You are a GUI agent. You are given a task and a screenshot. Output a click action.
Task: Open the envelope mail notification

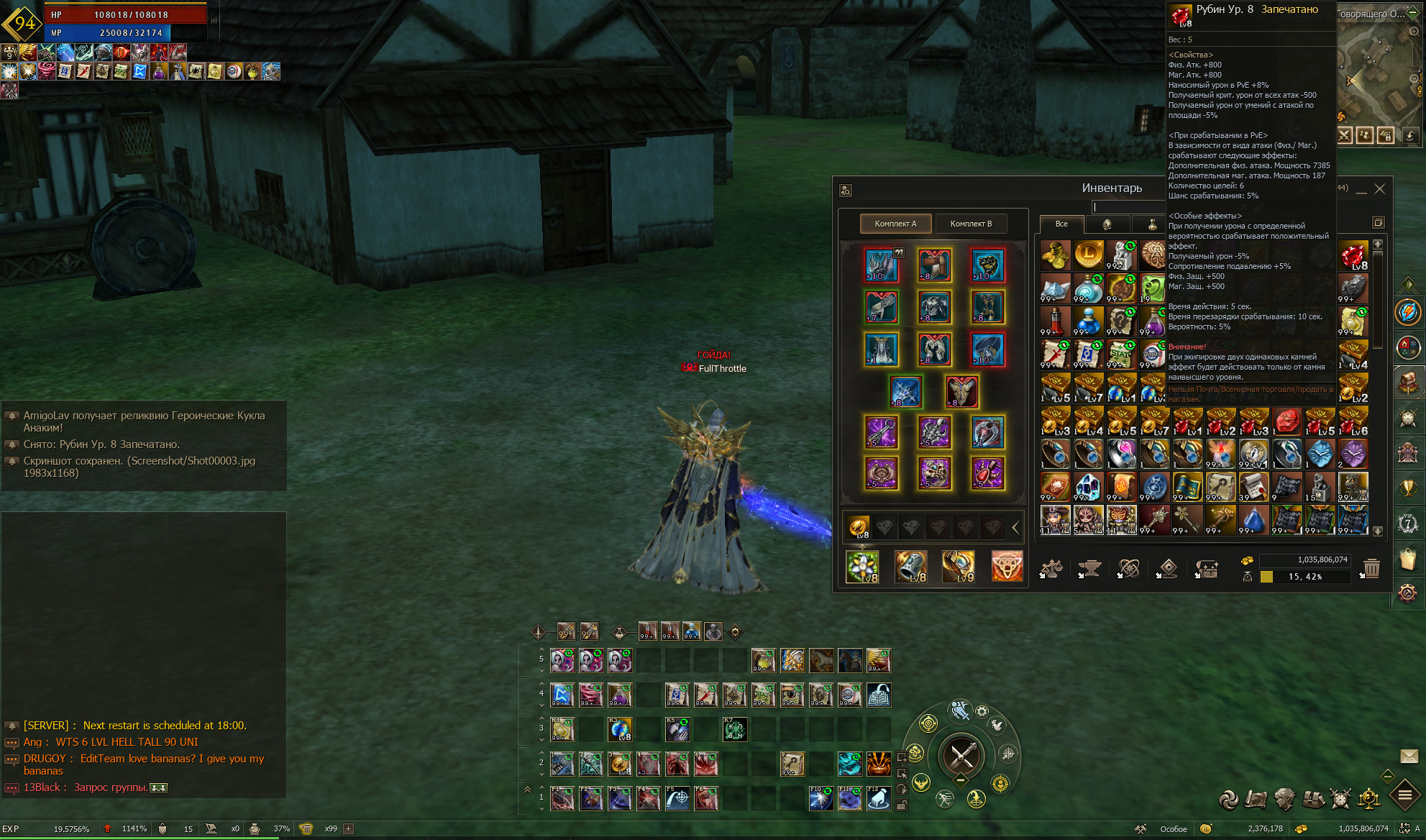1409,756
